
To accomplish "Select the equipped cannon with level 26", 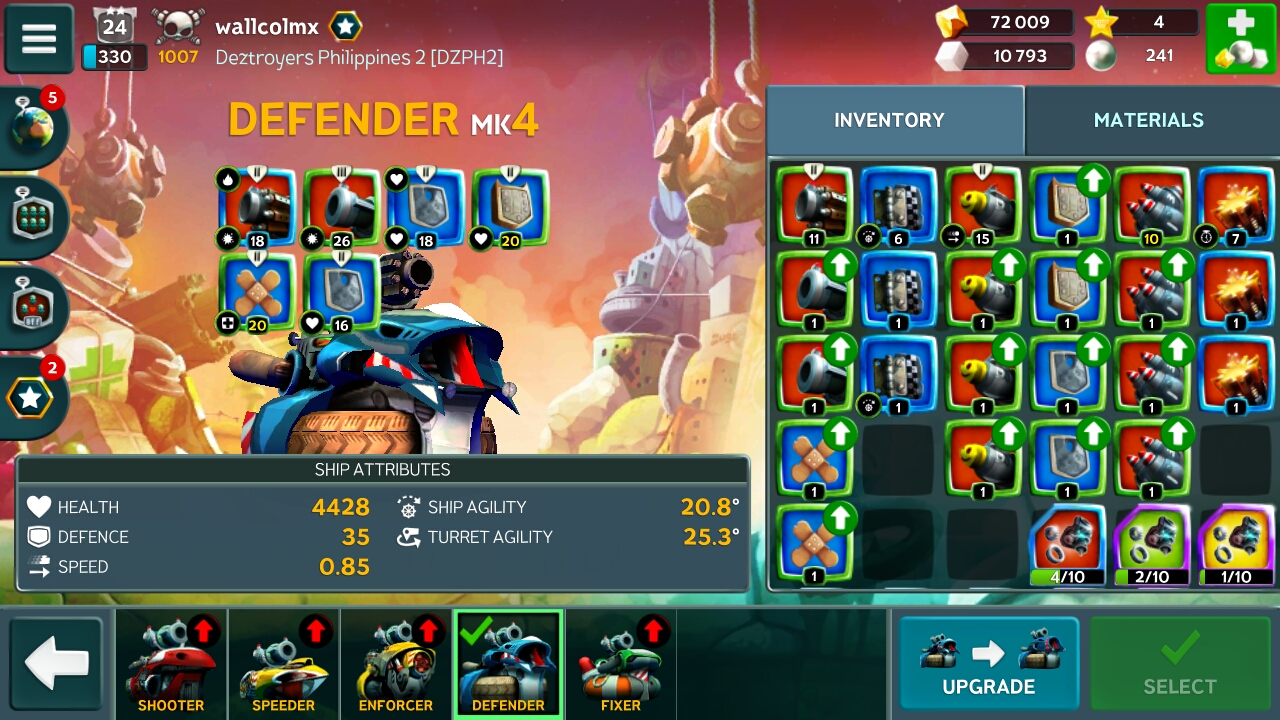I will point(342,208).
